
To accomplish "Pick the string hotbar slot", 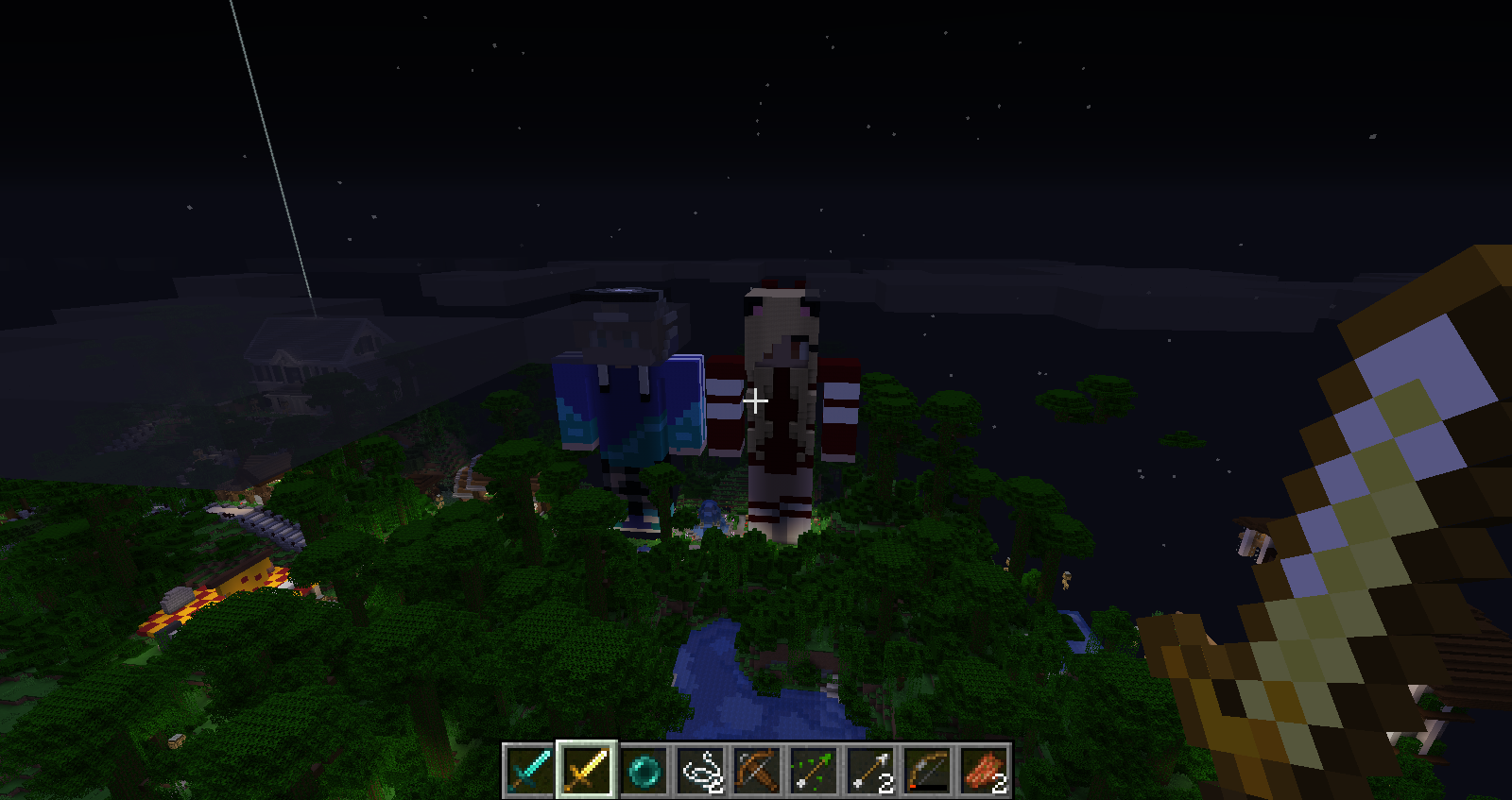I will coord(700,771).
